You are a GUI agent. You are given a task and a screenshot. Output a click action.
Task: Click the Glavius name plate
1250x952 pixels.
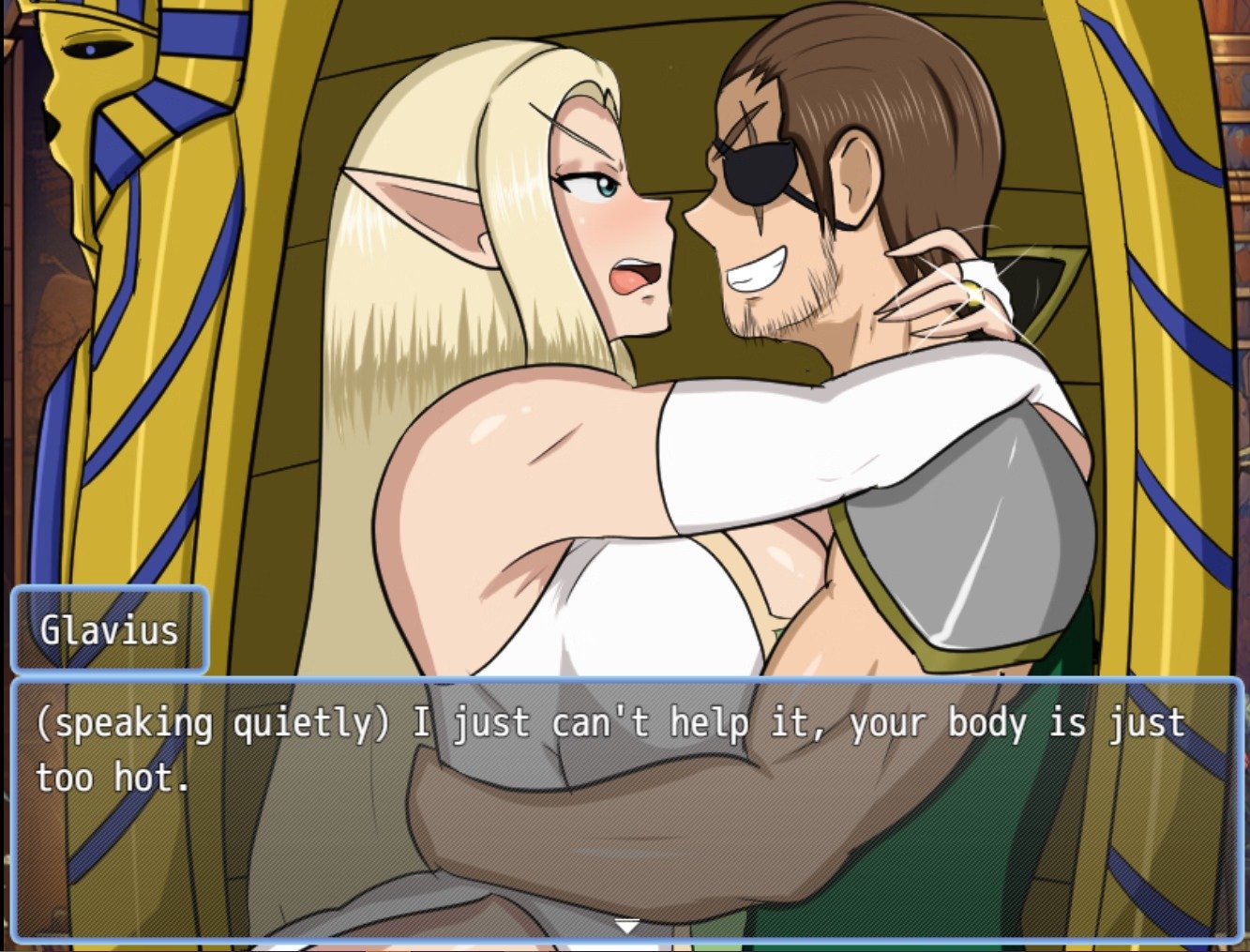pyautogui.click(x=109, y=629)
